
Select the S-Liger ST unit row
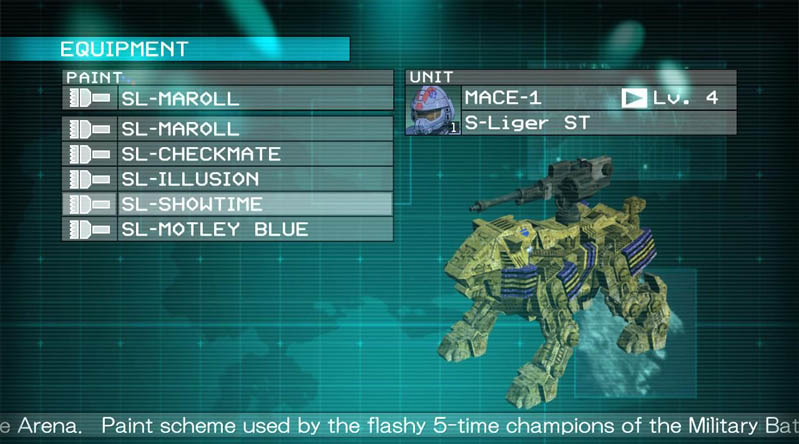pyautogui.click(x=598, y=123)
